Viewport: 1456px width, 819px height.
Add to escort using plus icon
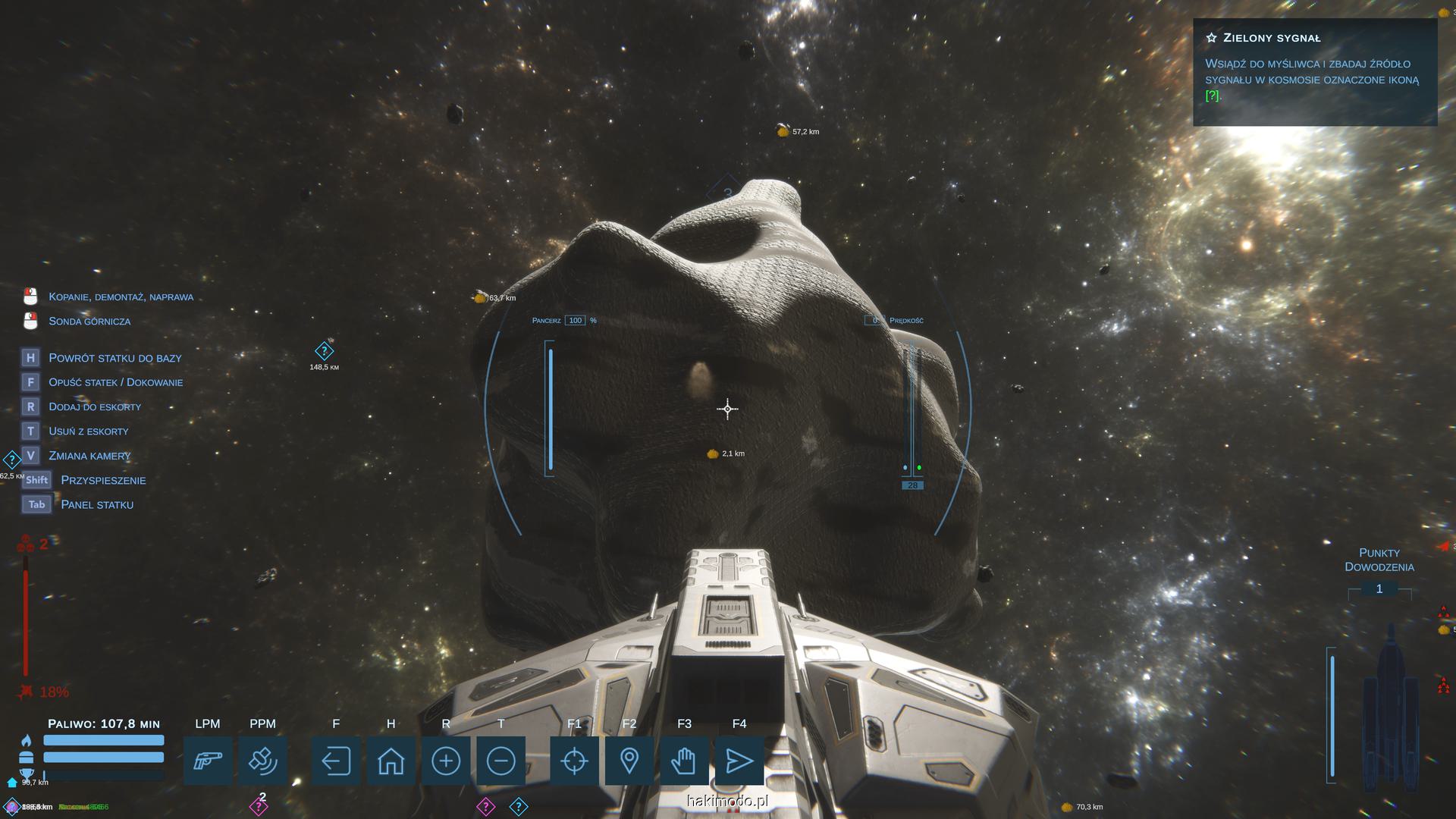tap(446, 761)
